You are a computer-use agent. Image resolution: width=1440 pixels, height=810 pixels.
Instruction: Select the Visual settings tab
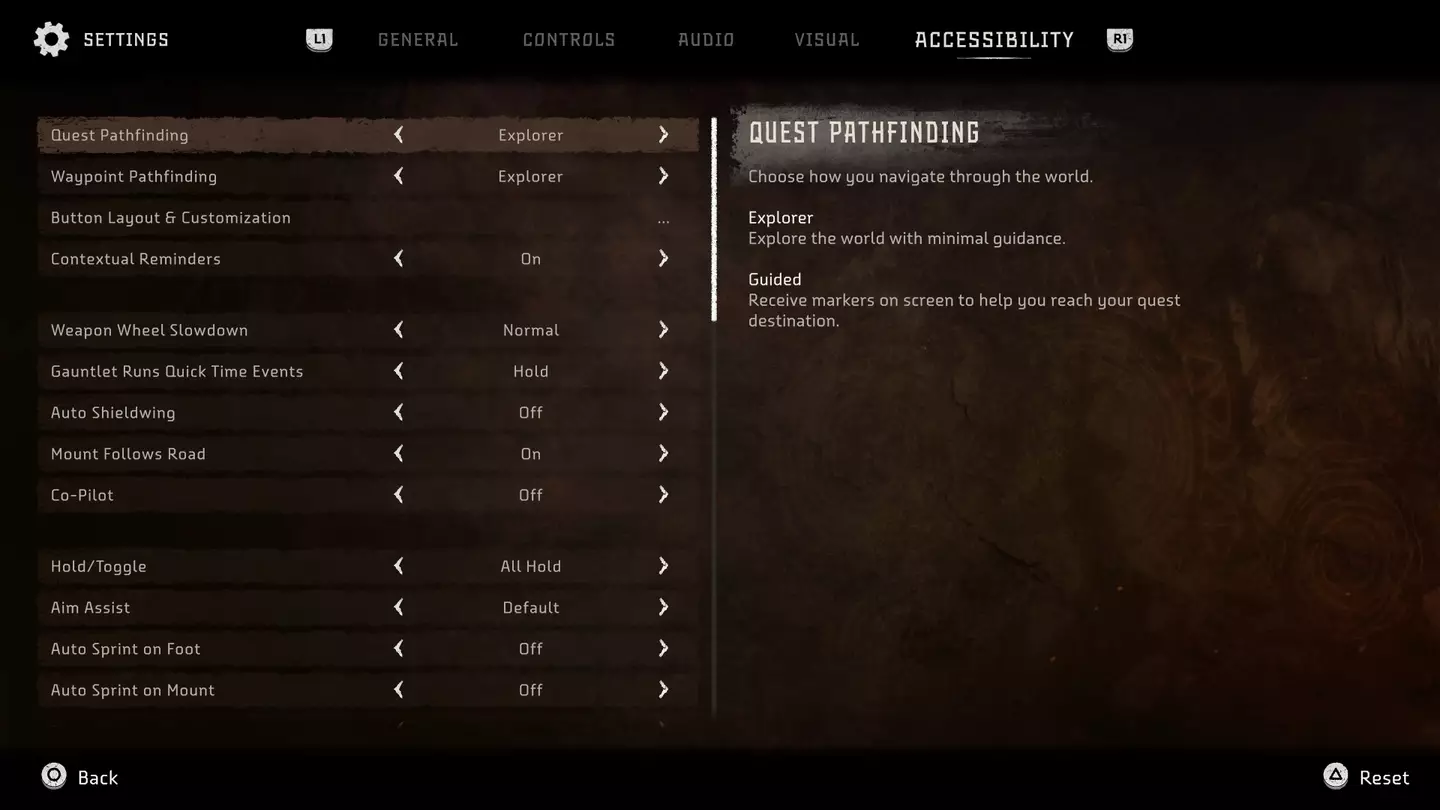[826, 40]
